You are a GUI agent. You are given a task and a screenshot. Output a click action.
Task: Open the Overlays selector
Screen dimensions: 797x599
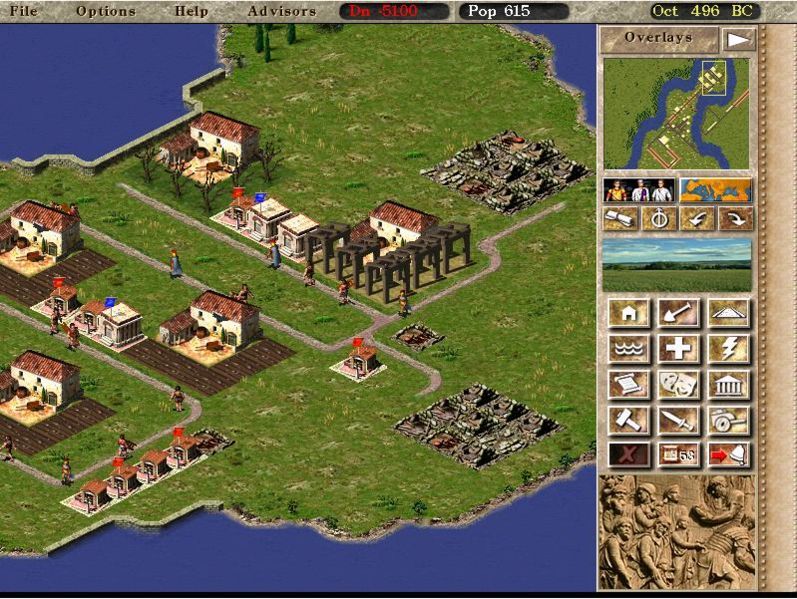[x=659, y=39]
